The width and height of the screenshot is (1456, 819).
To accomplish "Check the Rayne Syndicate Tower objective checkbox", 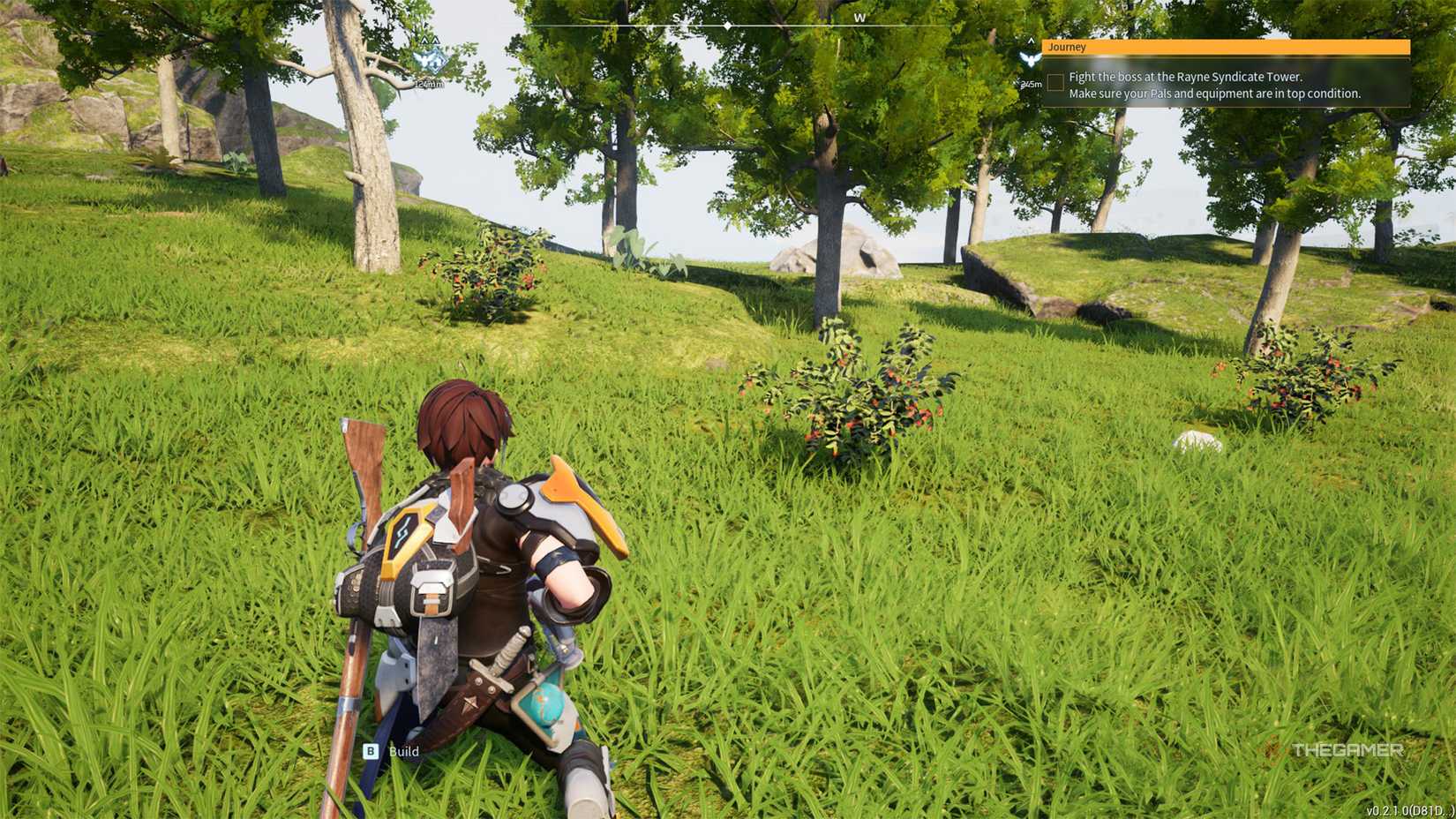I will pyautogui.click(x=1056, y=81).
